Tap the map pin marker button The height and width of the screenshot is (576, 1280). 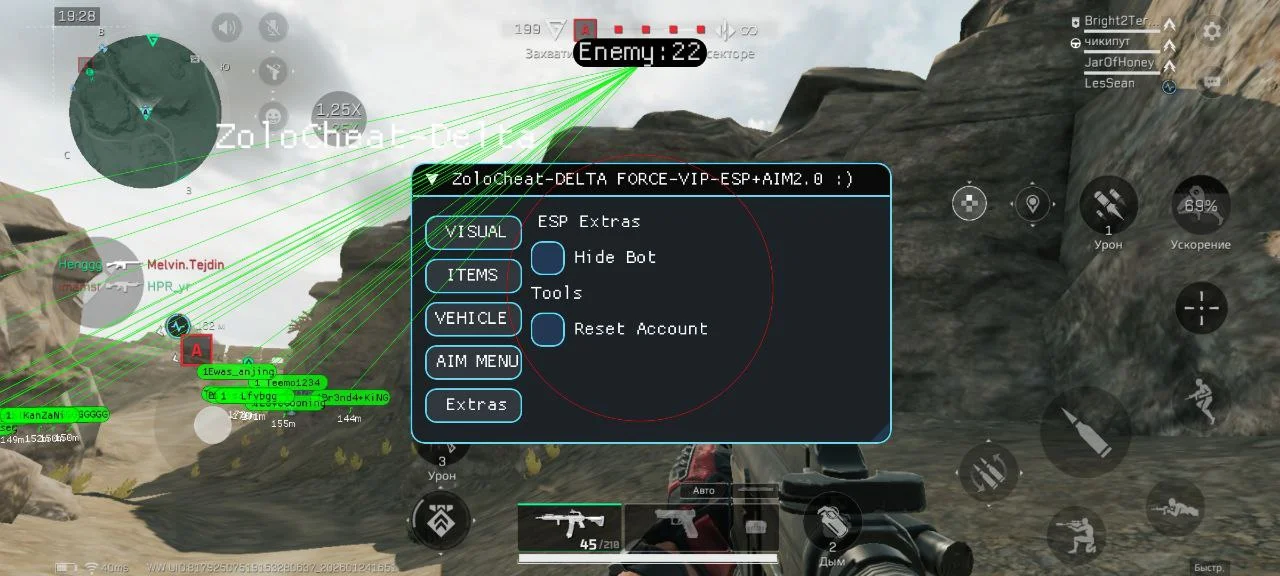click(x=1032, y=204)
